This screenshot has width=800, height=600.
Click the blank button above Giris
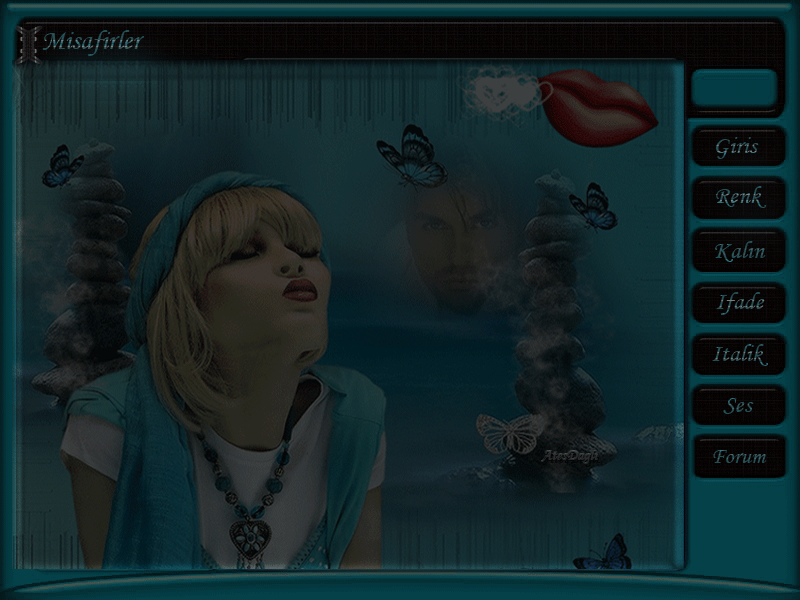pos(734,89)
